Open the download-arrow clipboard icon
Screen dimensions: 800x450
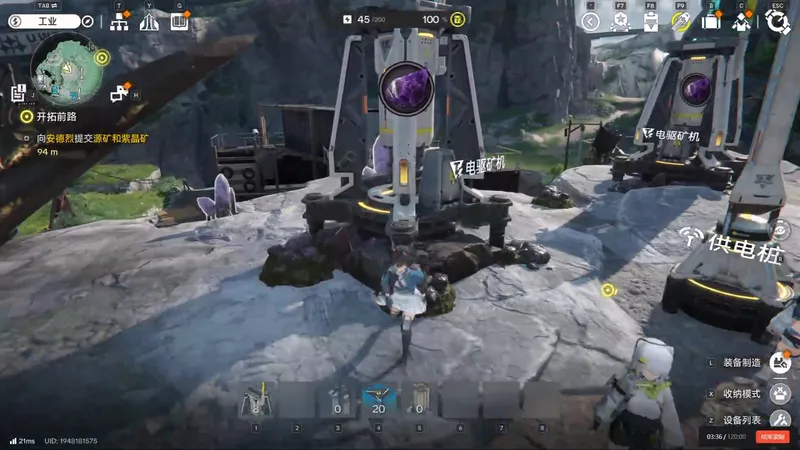click(650, 22)
